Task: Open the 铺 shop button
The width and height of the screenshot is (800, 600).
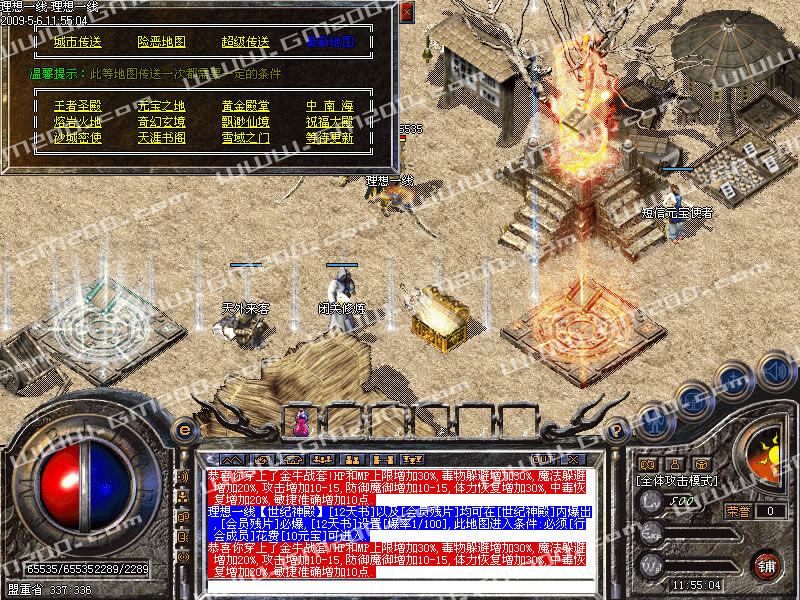Action: pos(765,566)
